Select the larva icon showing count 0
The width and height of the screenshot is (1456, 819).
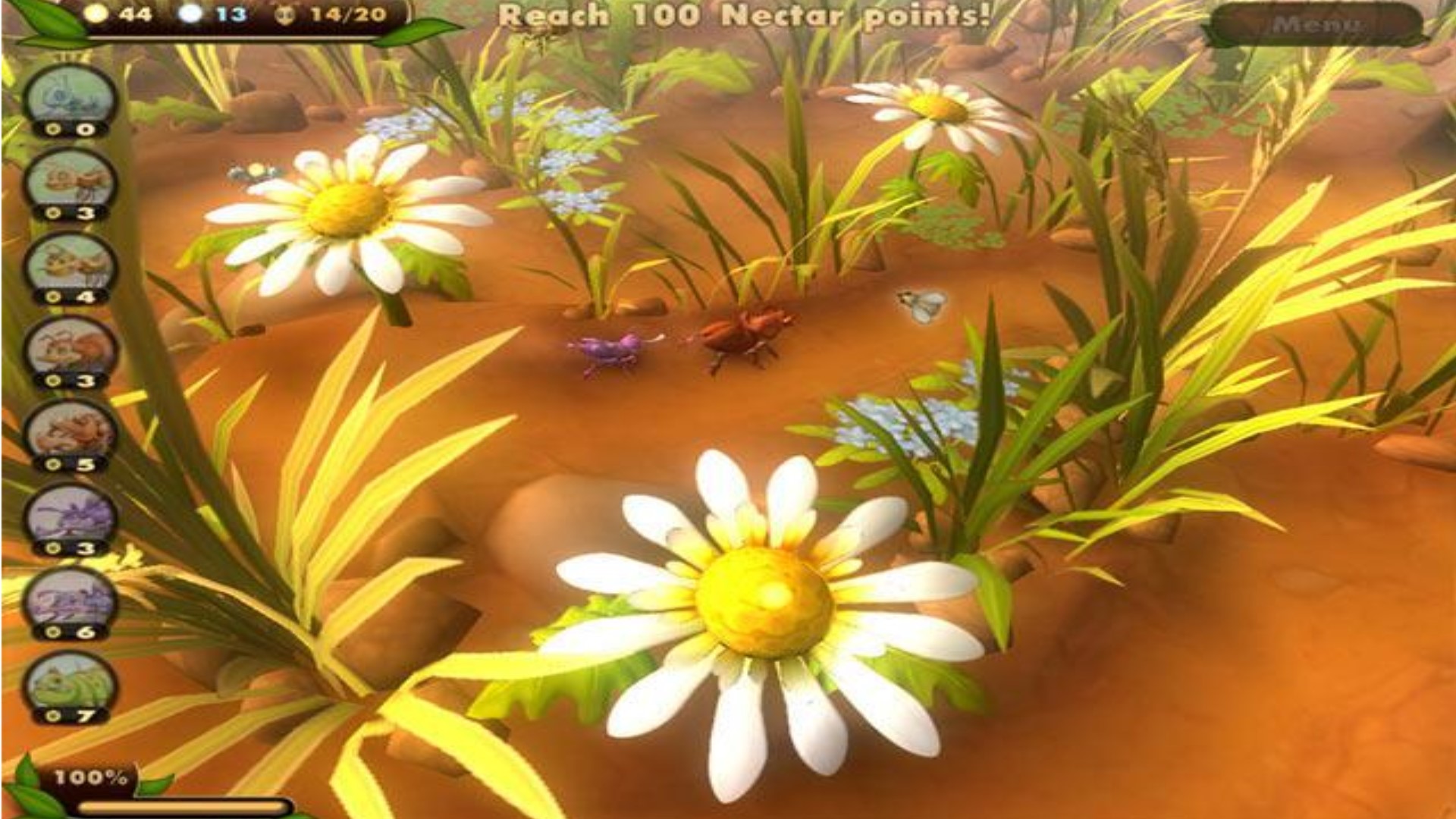click(68, 97)
